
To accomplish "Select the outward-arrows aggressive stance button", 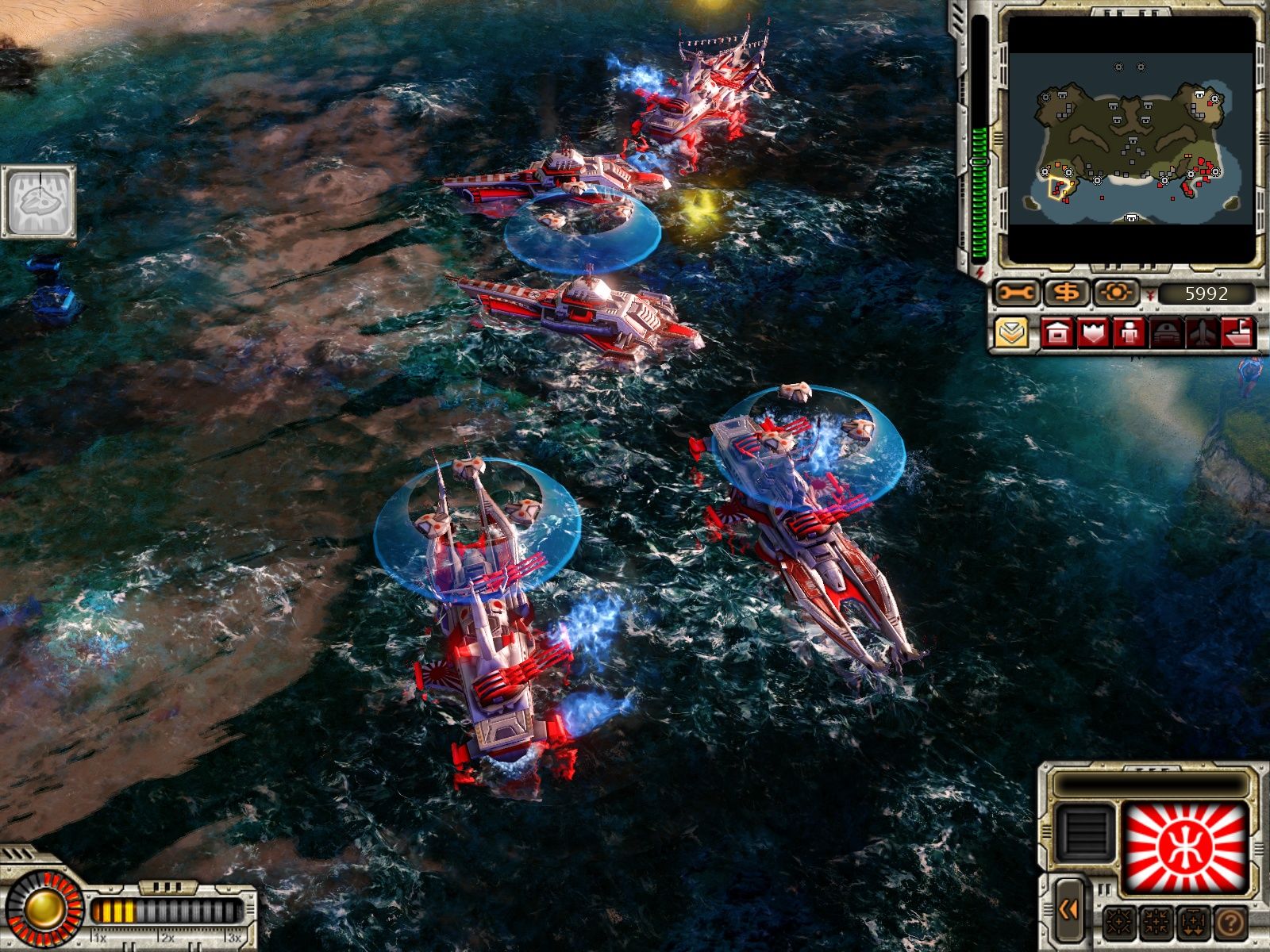I will pyautogui.click(x=1120, y=923).
